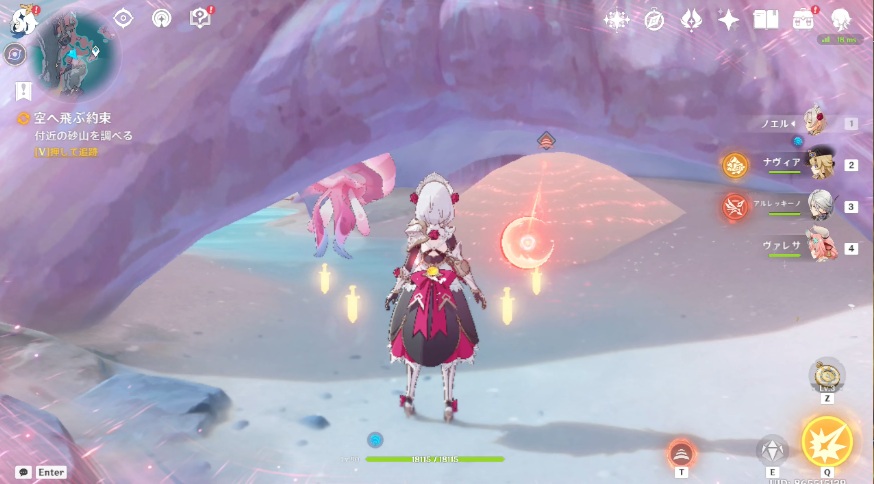Click the crosshair target icon

pyautogui.click(x=123, y=18)
